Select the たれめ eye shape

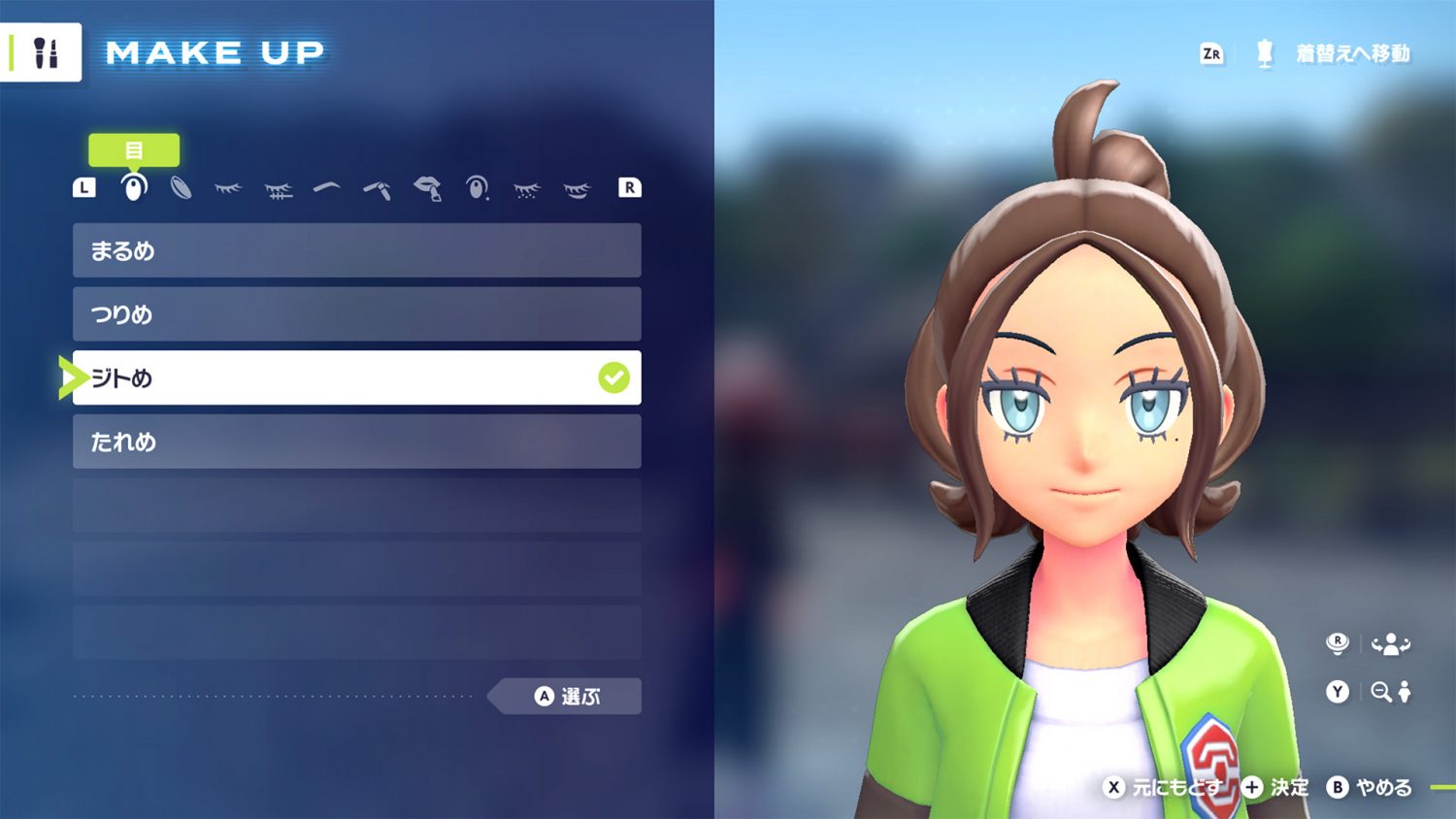click(x=356, y=442)
